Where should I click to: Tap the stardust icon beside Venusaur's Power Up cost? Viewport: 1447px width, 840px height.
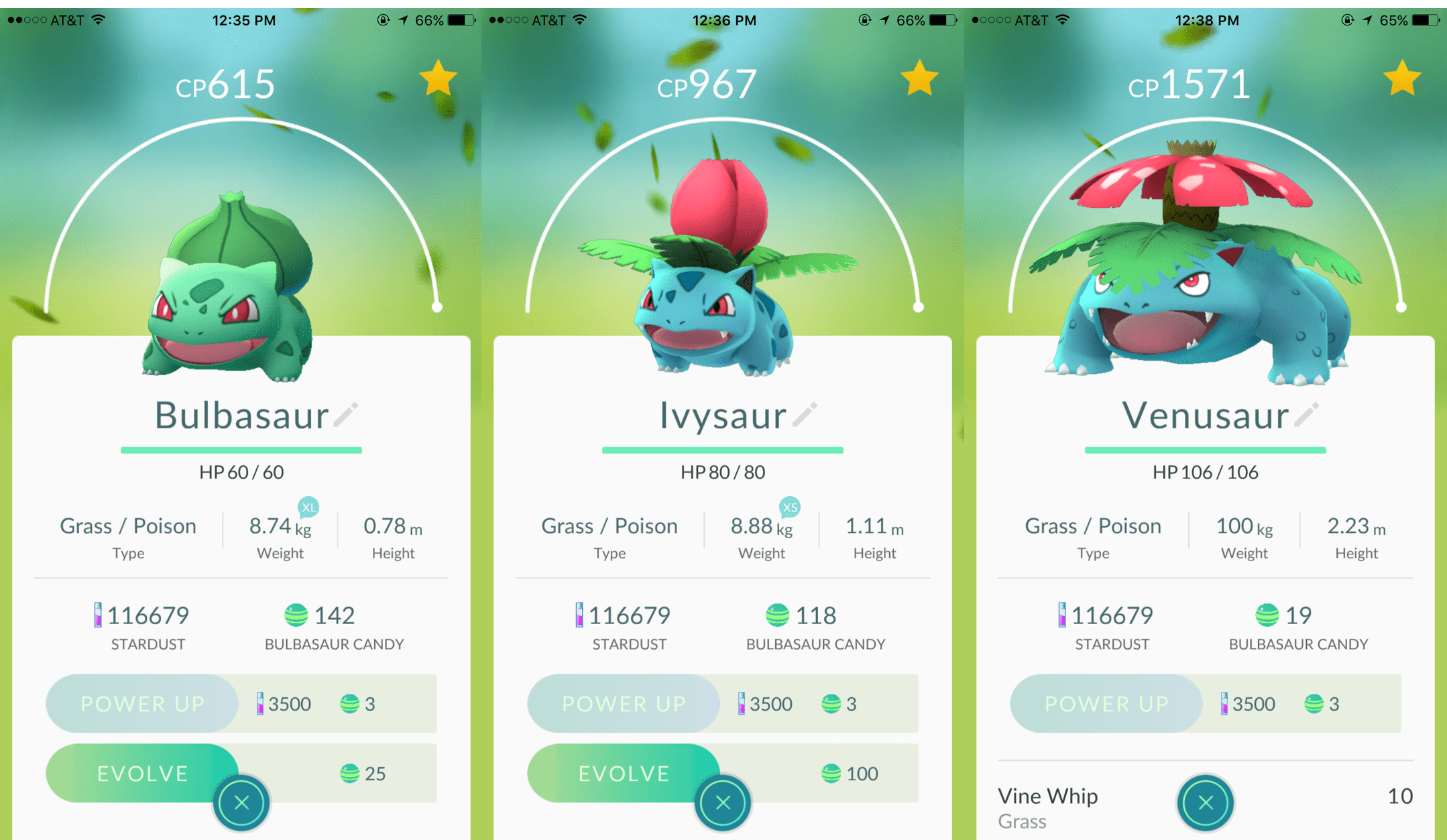(1224, 704)
